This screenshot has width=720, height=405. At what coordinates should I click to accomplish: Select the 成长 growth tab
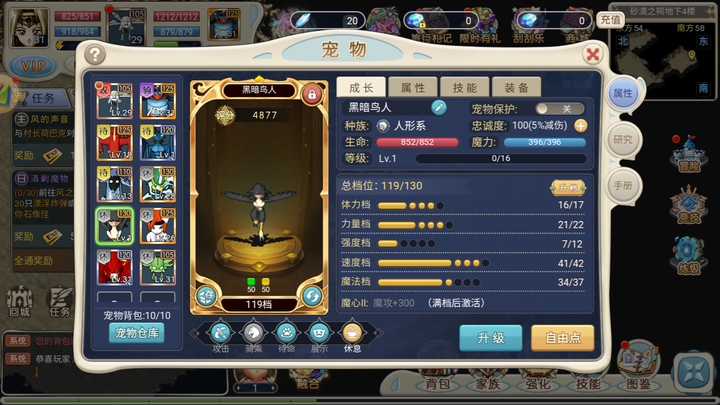coord(360,88)
